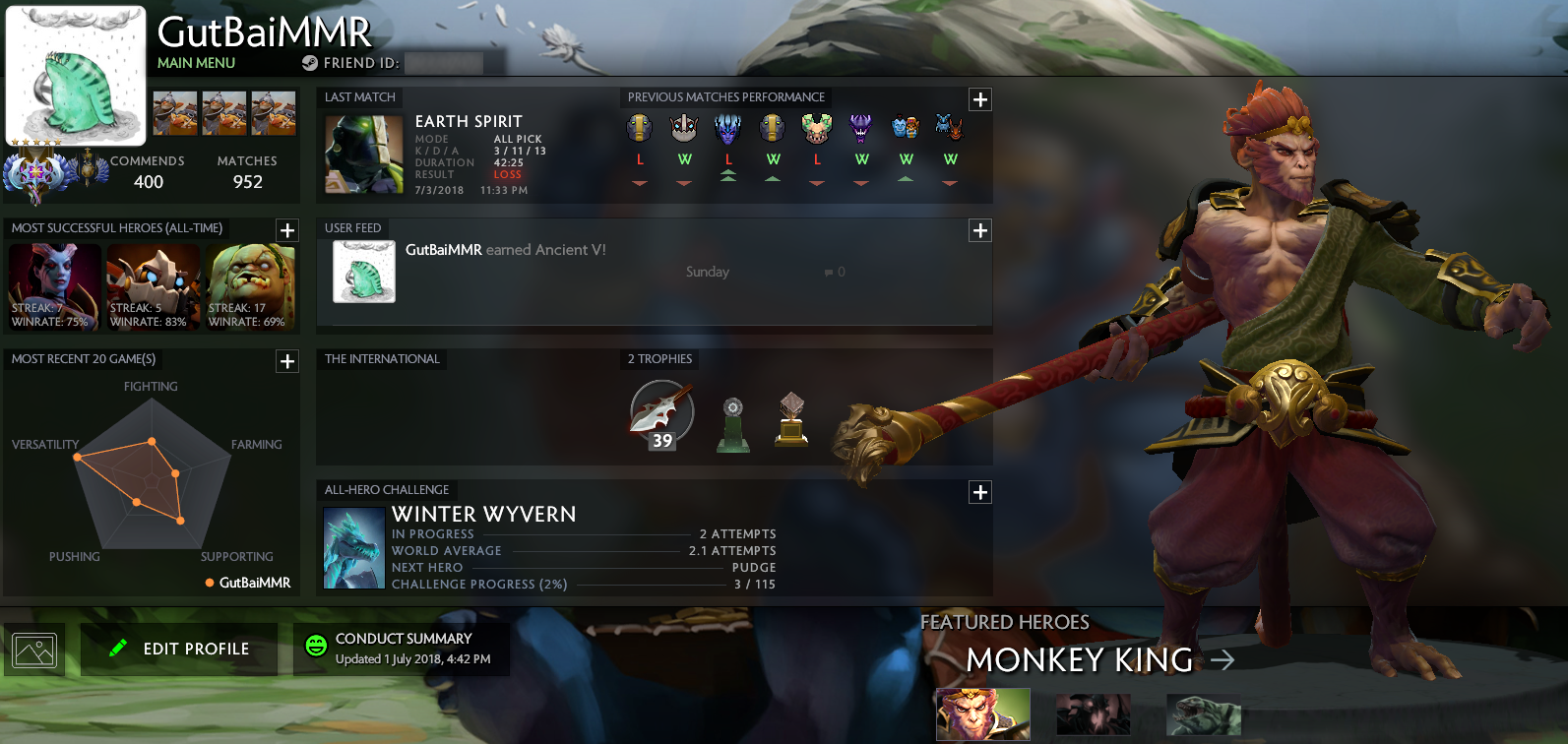Image resolution: width=1568 pixels, height=744 pixels.
Task: Expand the All-Hero Challenge panel
Action: pyautogui.click(x=979, y=492)
